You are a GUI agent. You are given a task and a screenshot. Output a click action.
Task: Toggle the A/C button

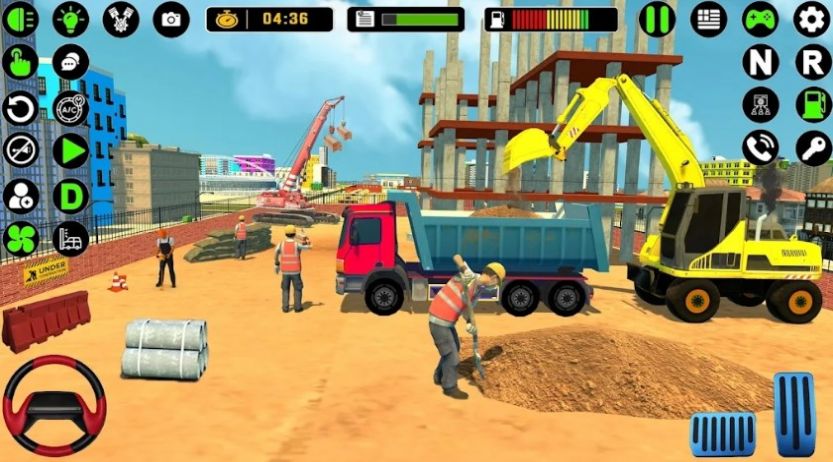coord(70,107)
